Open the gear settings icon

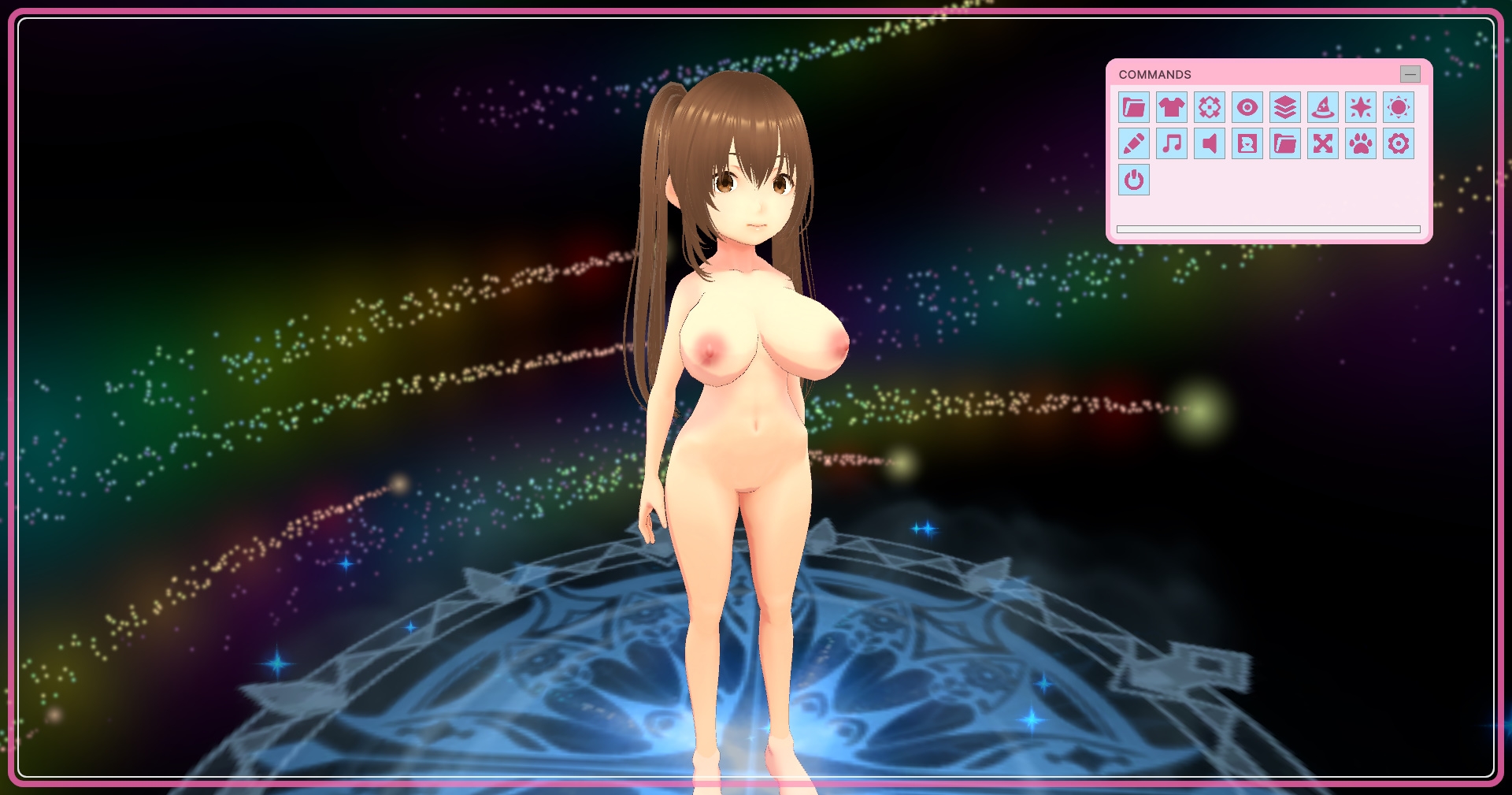(x=1399, y=144)
